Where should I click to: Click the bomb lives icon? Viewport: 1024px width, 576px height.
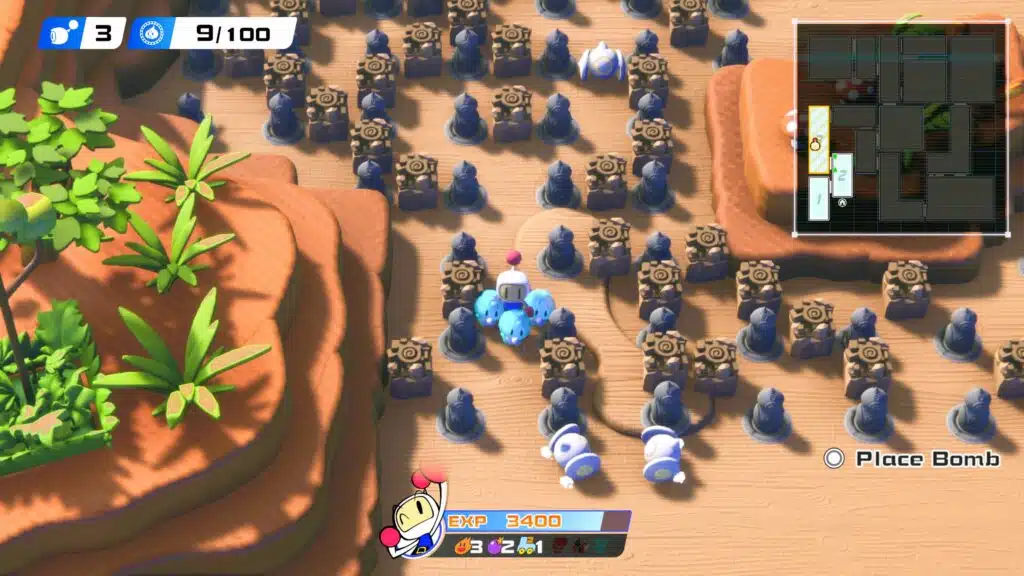tap(63, 33)
